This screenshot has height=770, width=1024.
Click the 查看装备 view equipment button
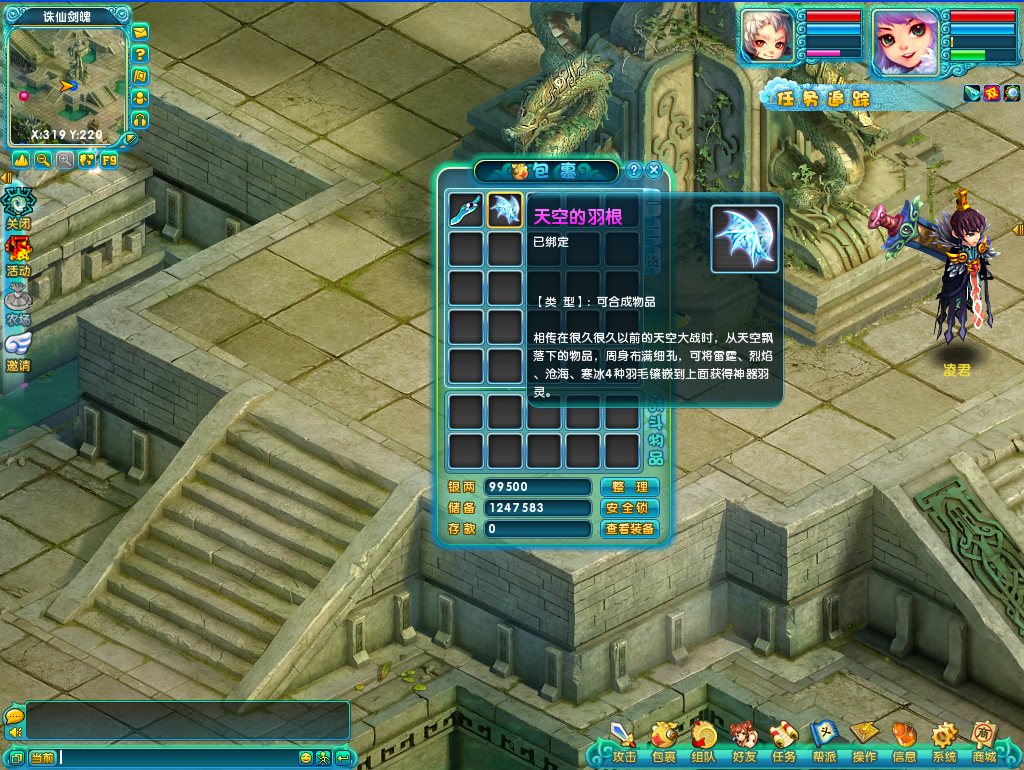[x=630, y=529]
